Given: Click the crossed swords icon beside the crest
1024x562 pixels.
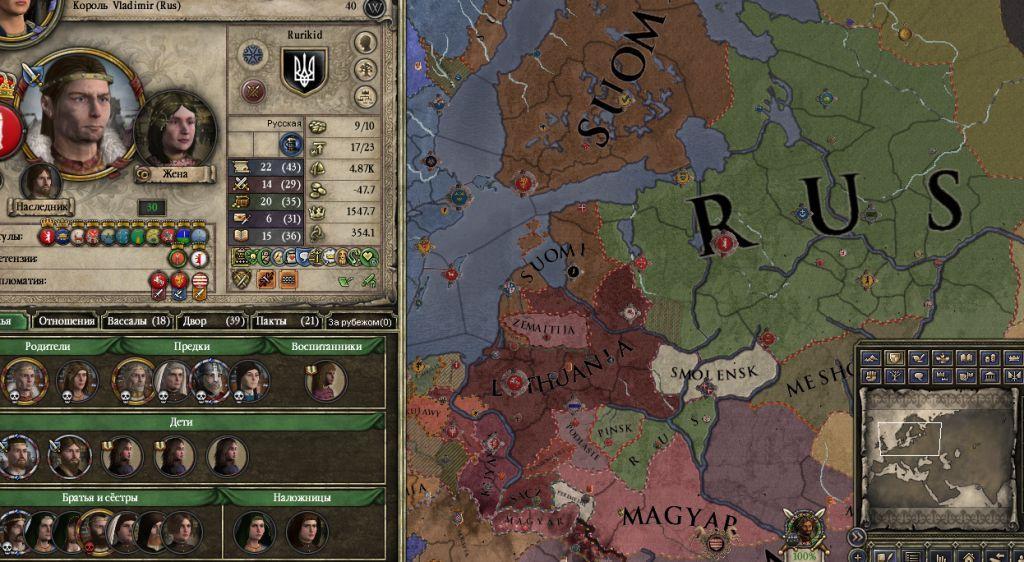Looking at the screenshot, I should click(x=253, y=92).
